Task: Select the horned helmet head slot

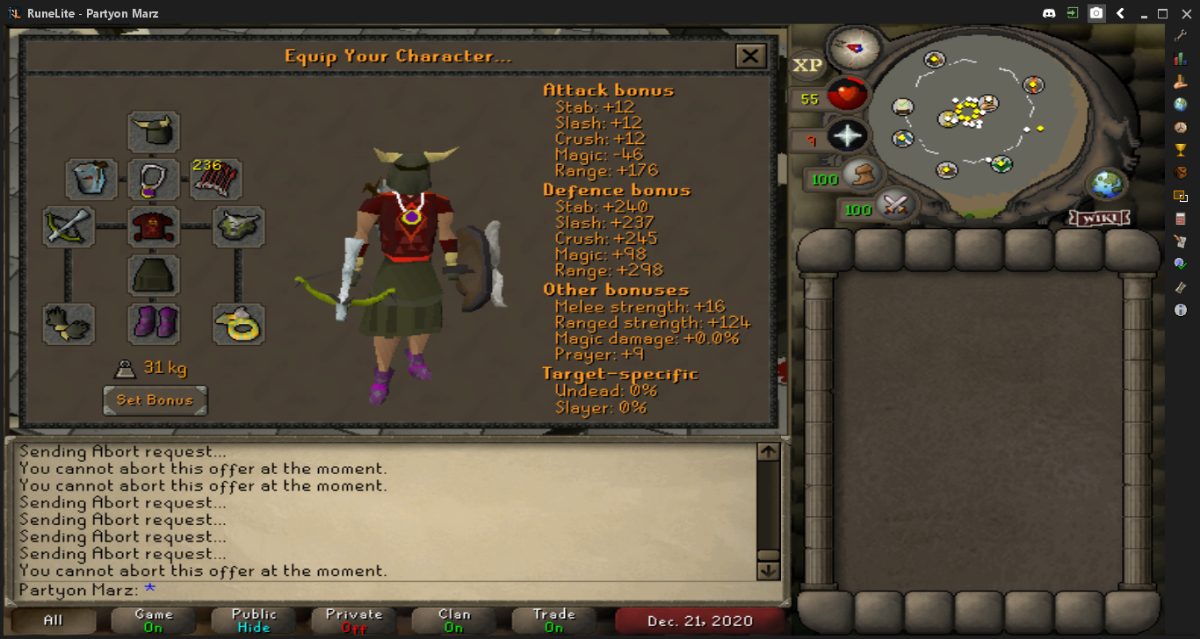Action: [x=154, y=132]
